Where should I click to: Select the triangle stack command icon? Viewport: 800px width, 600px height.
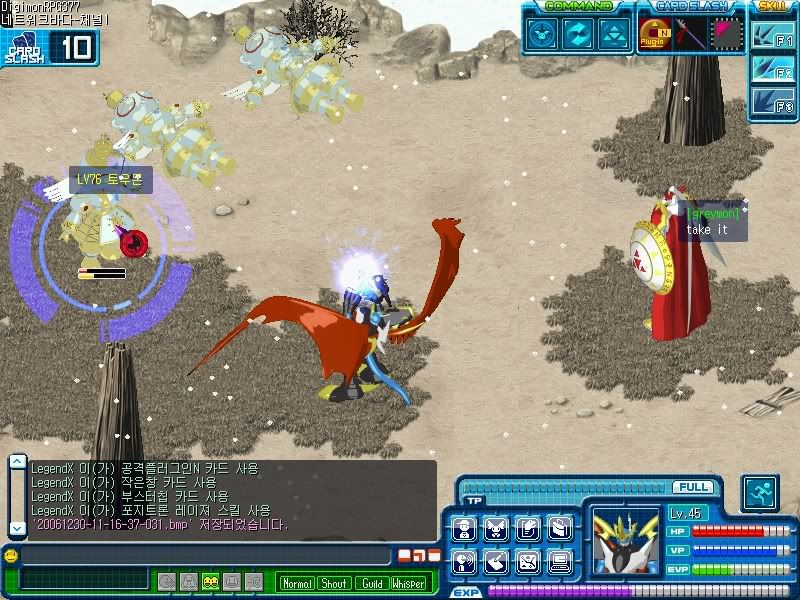pos(613,34)
